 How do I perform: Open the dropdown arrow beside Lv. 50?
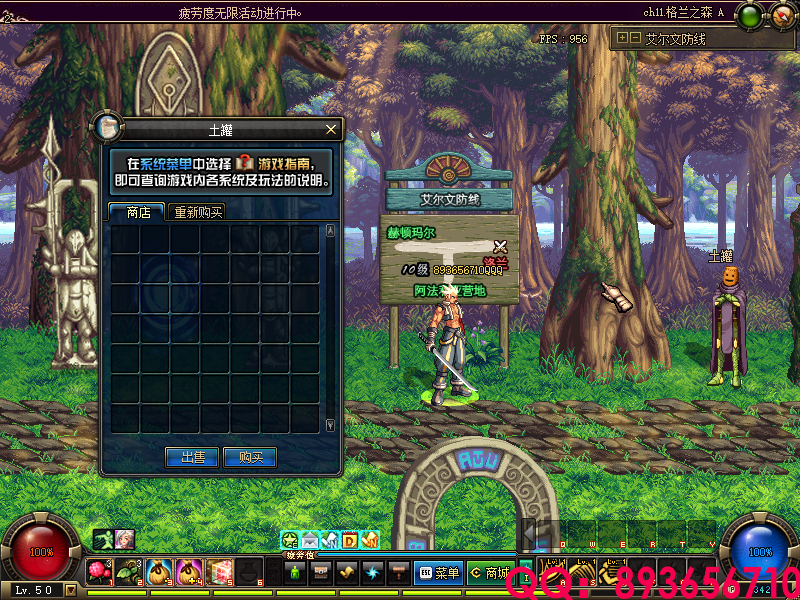[x=70, y=590]
